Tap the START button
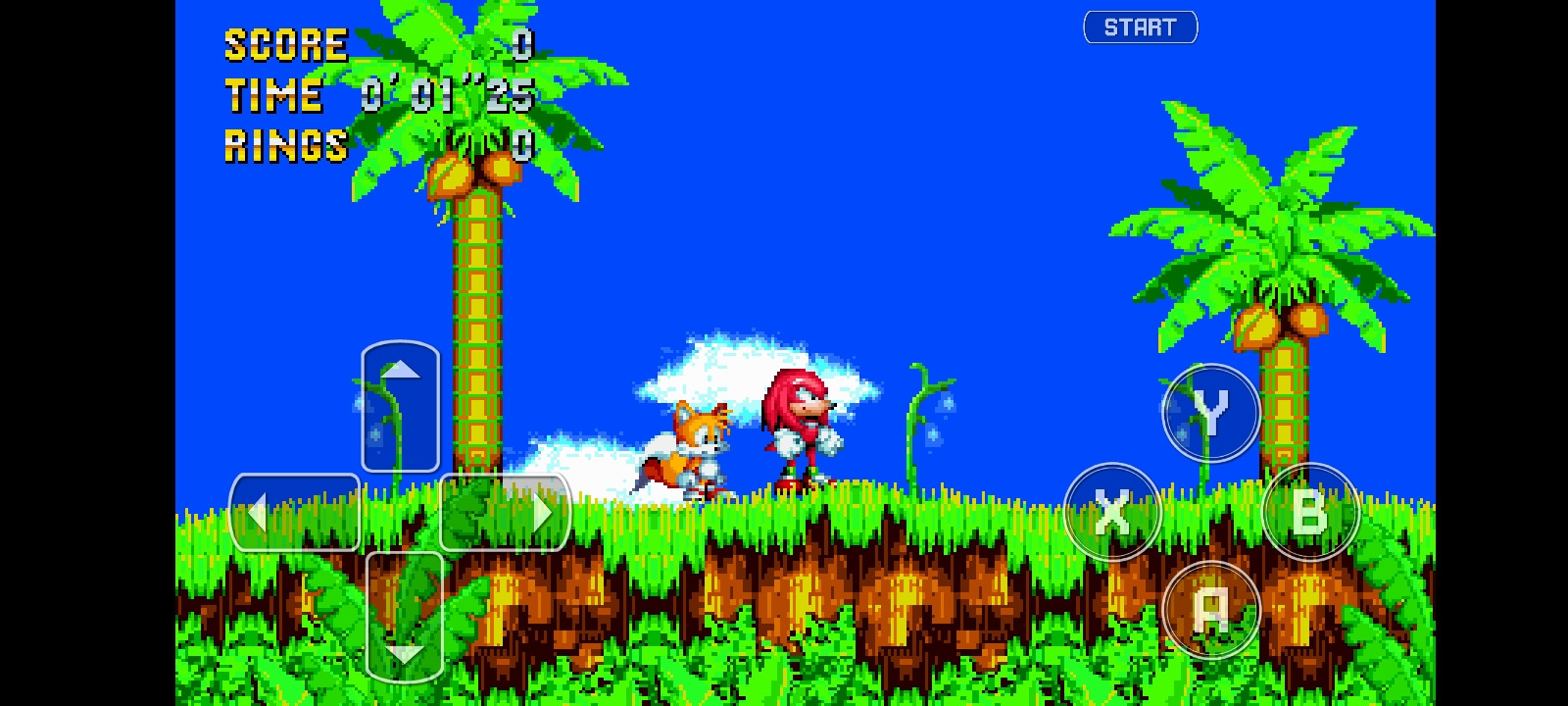This screenshot has height=706, width=1568. pos(1140,26)
